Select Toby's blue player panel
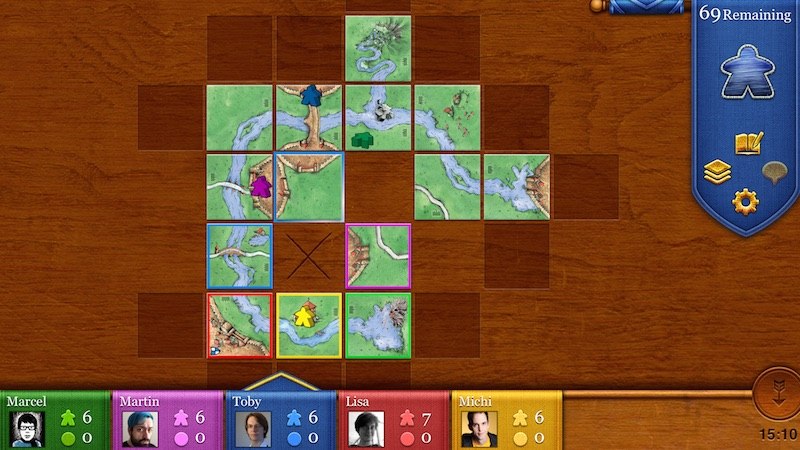Screen dimensions: 800x450 tap(280, 420)
